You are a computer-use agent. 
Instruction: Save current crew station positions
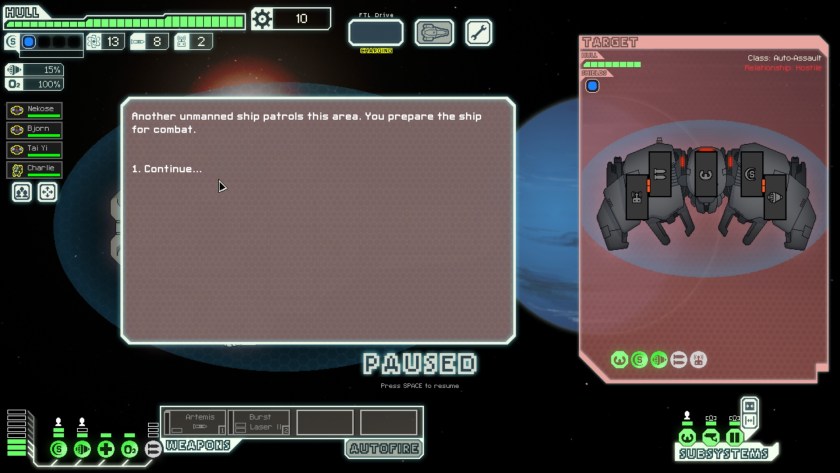pos(22,192)
